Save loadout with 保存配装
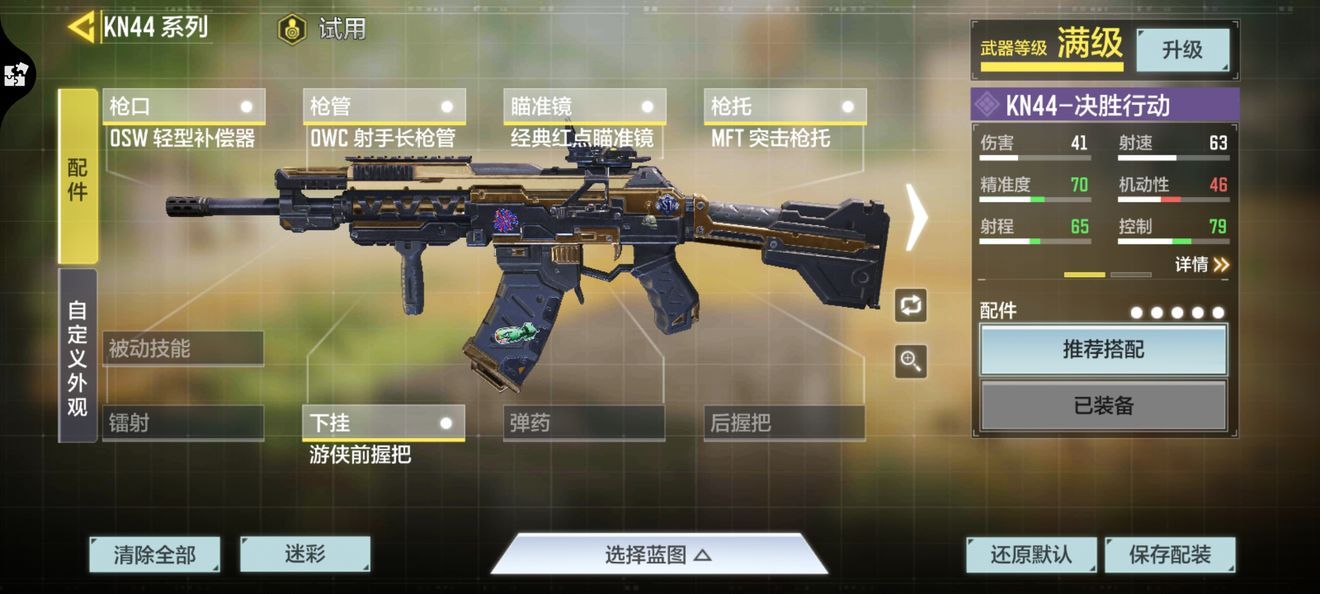This screenshot has width=1320, height=594. click(x=1169, y=555)
